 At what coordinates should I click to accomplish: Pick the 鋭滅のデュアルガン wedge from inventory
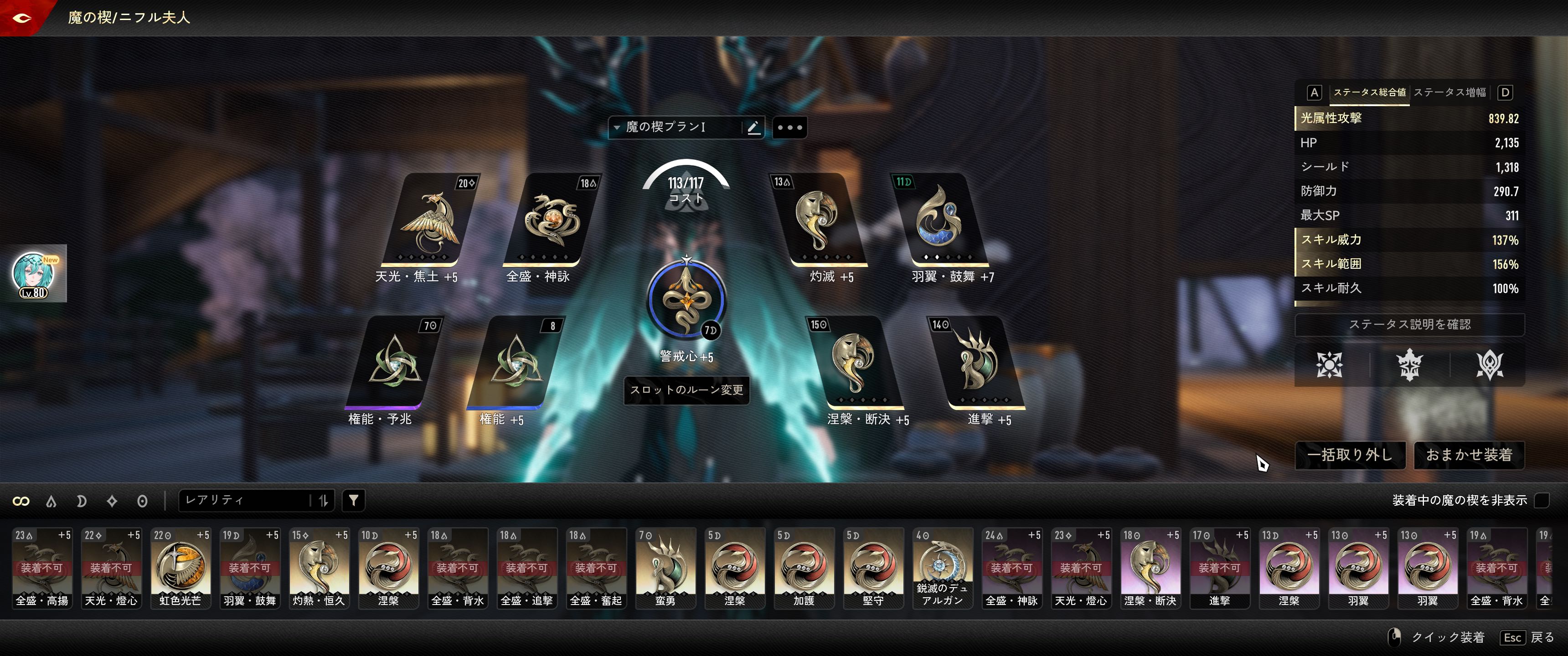(942, 568)
